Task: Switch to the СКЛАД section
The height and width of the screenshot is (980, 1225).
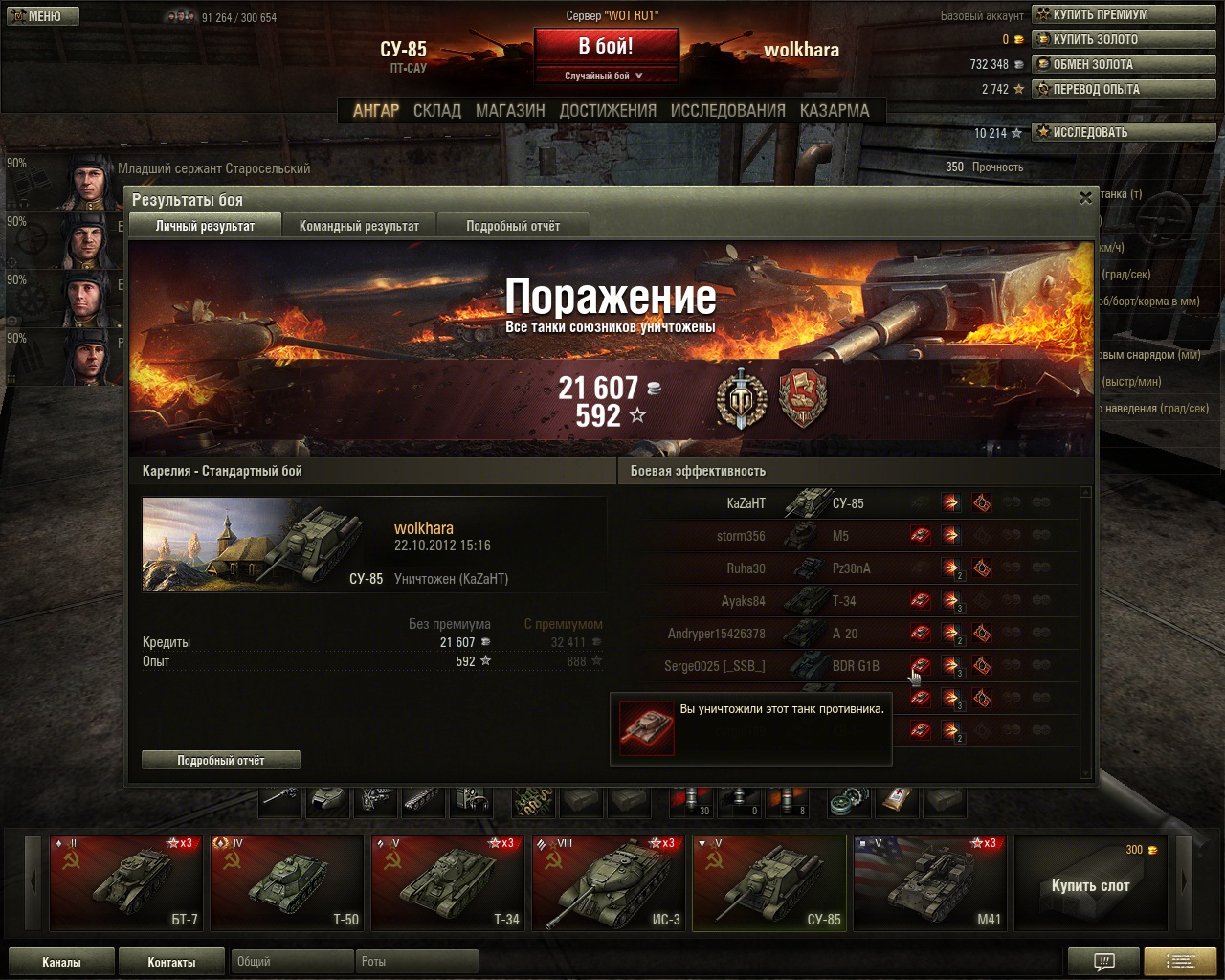Action: coord(437,111)
